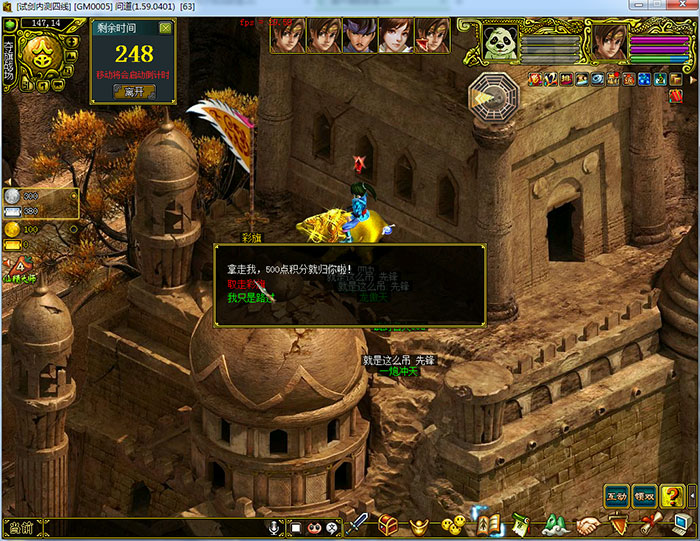The height and width of the screenshot is (541, 700).
Task: Click the handshake icon
Action: 588,524
